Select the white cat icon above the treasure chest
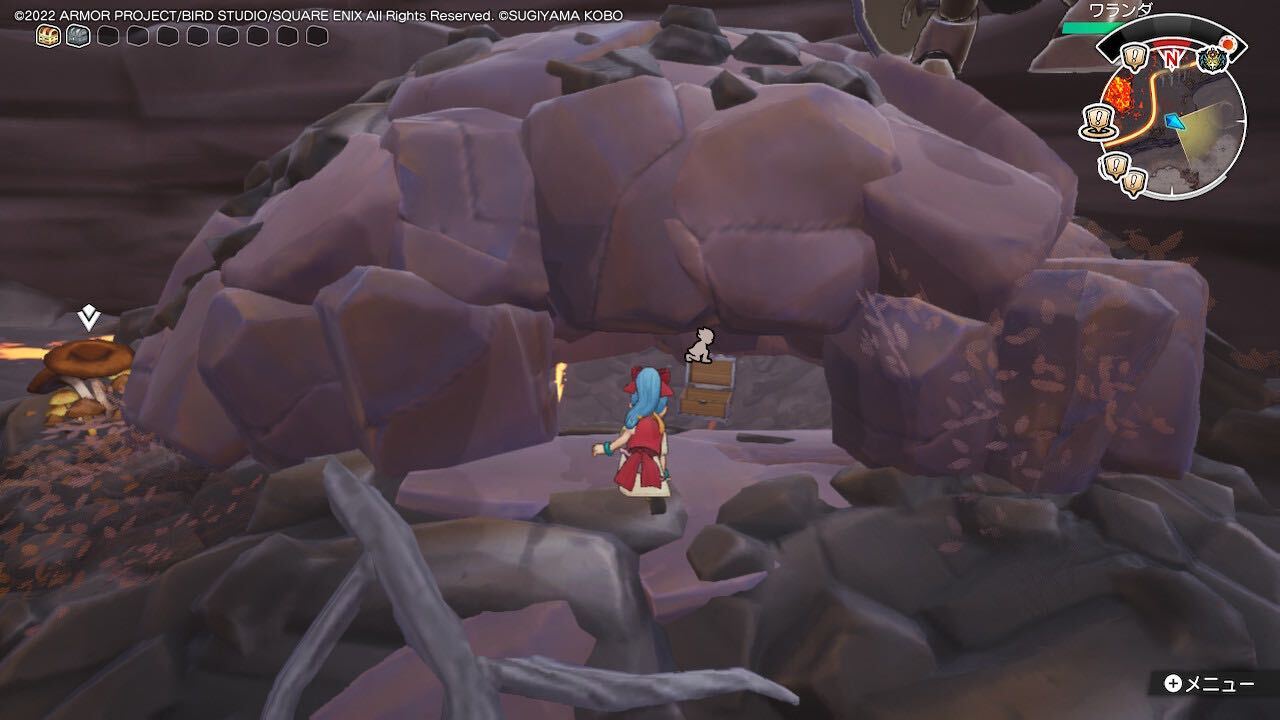Image resolution: width=1280 pixels, height=720 pixels. pos(701,346)
